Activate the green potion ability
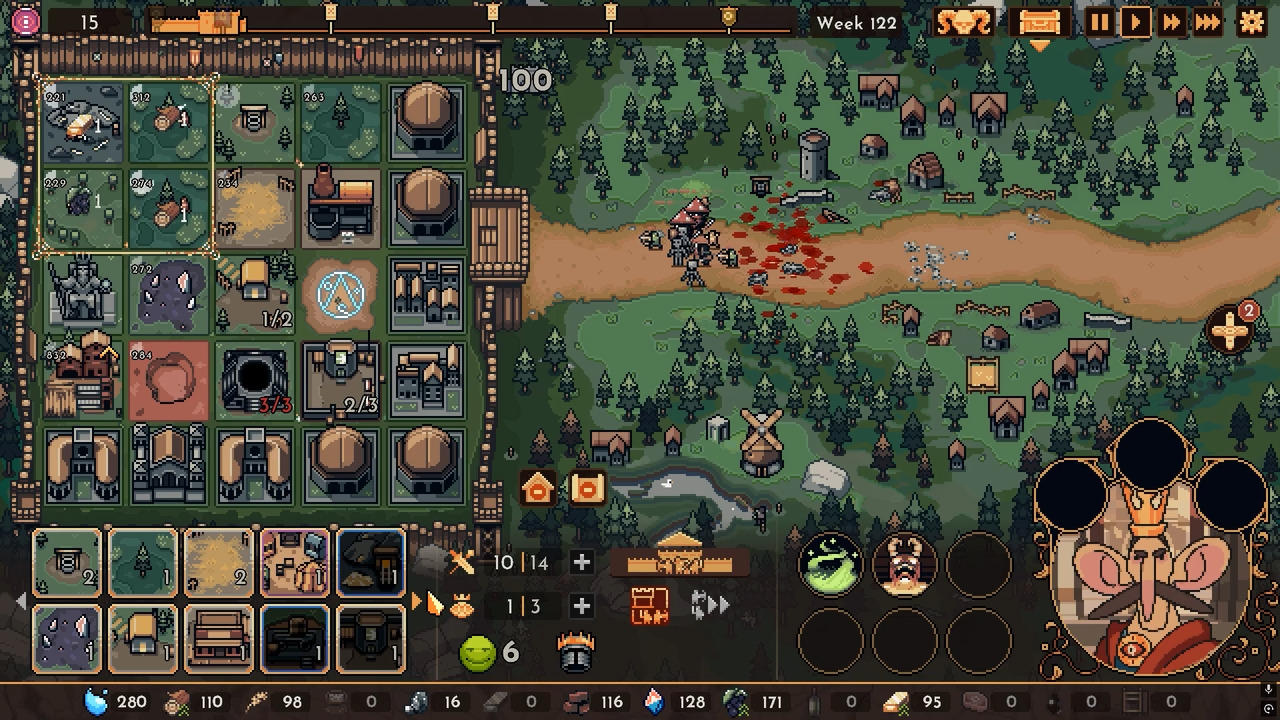Screen dimensions: 1280x720 pos(831,566)
